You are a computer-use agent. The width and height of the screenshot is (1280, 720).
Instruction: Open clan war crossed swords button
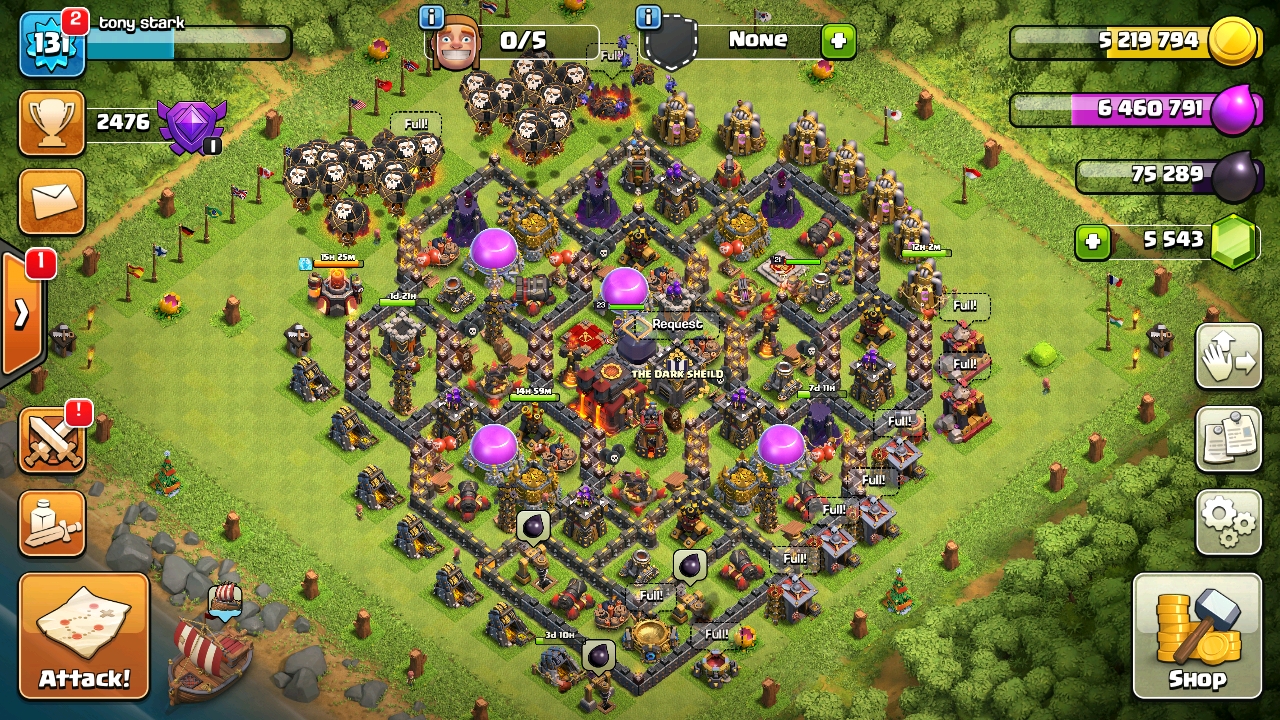click(x=52, y=441)
